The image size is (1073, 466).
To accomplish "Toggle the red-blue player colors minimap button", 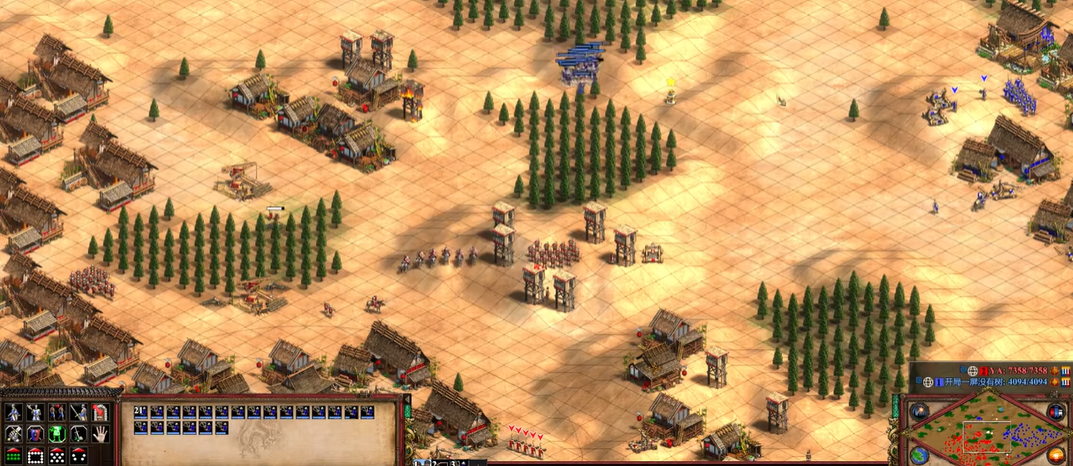I will [x=1056, y=412].
